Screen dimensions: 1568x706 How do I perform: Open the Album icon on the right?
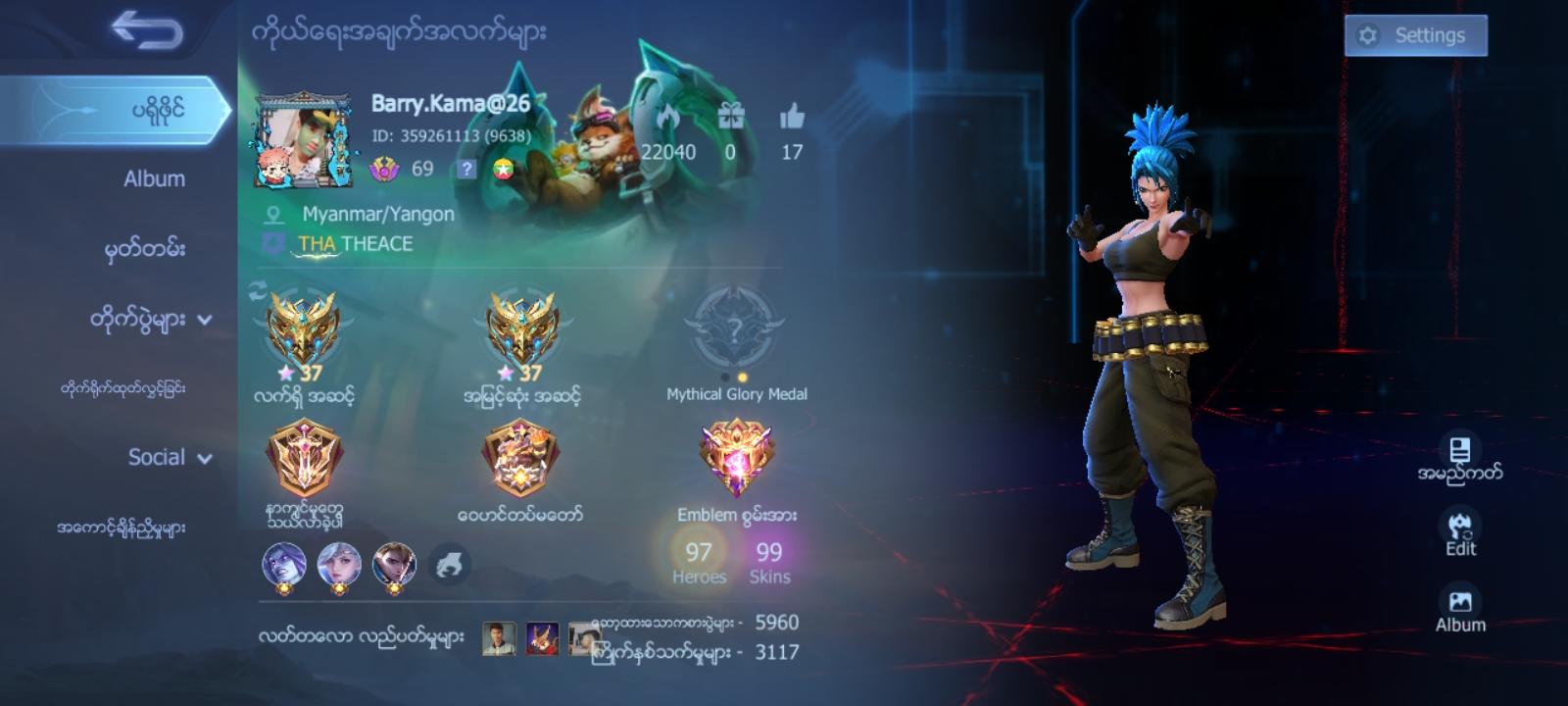click(x=1459, y=599)
